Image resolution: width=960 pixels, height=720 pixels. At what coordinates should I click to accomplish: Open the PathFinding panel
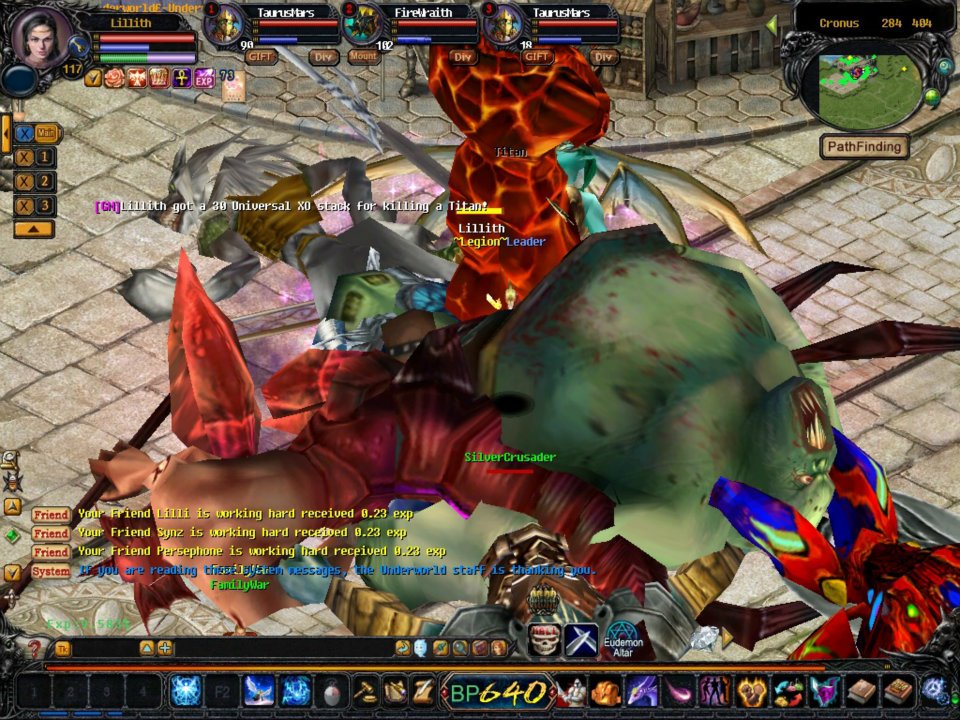pyautogui.click(x=865, y=147)
